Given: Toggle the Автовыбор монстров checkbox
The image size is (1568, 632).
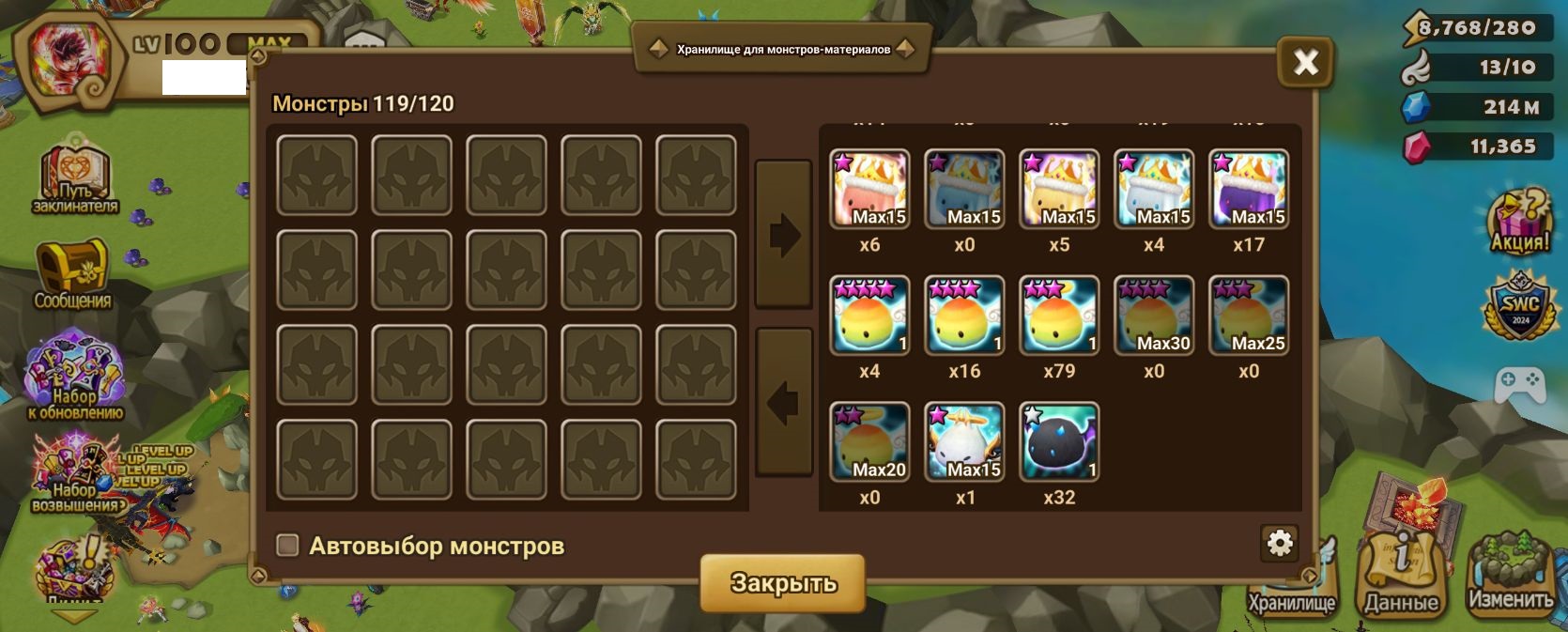Looking at the screenshot, I should pyautogui.click(x=287, y=546).
